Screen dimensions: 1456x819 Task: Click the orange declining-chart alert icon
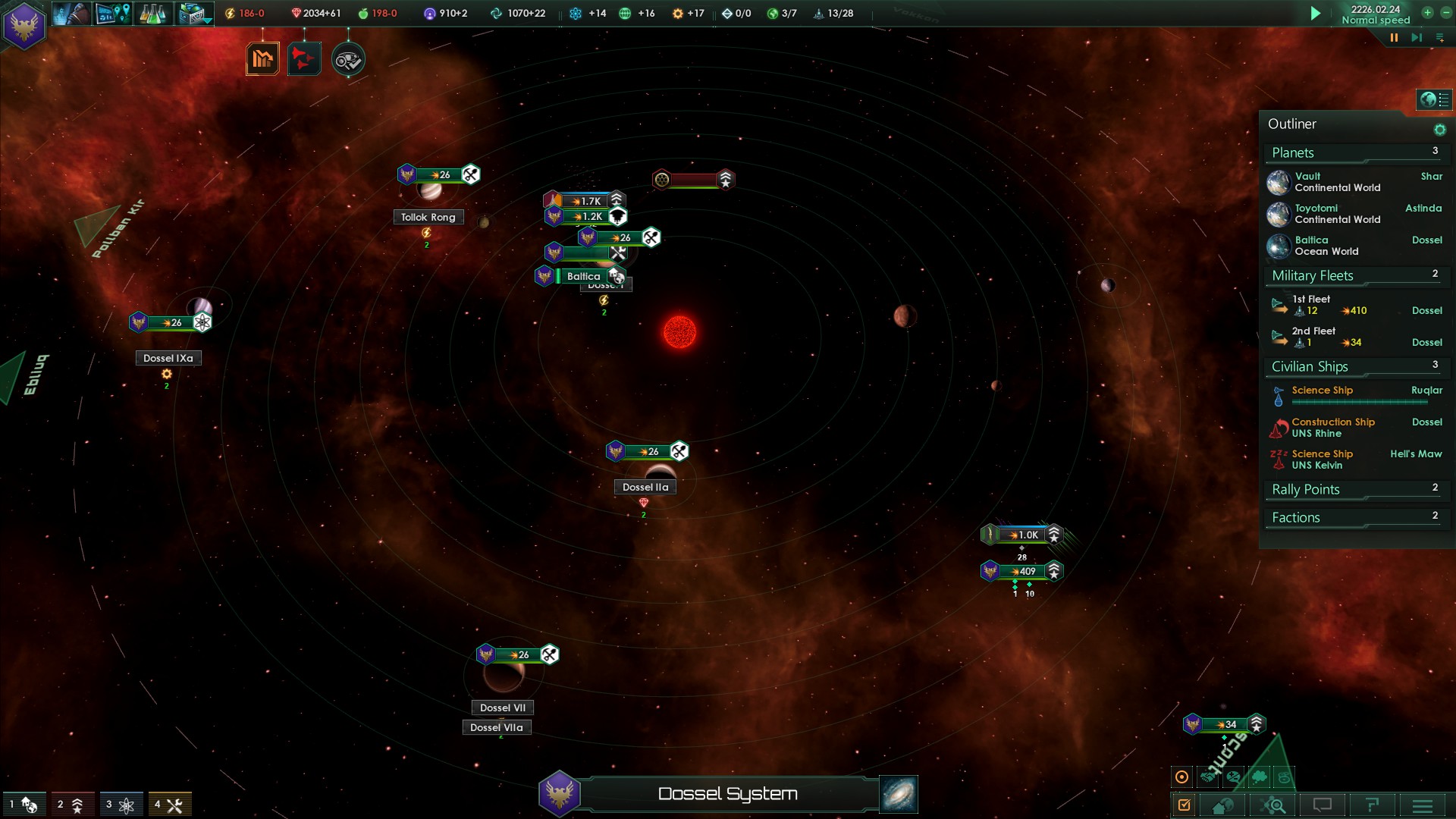click(x=262, y=59)
